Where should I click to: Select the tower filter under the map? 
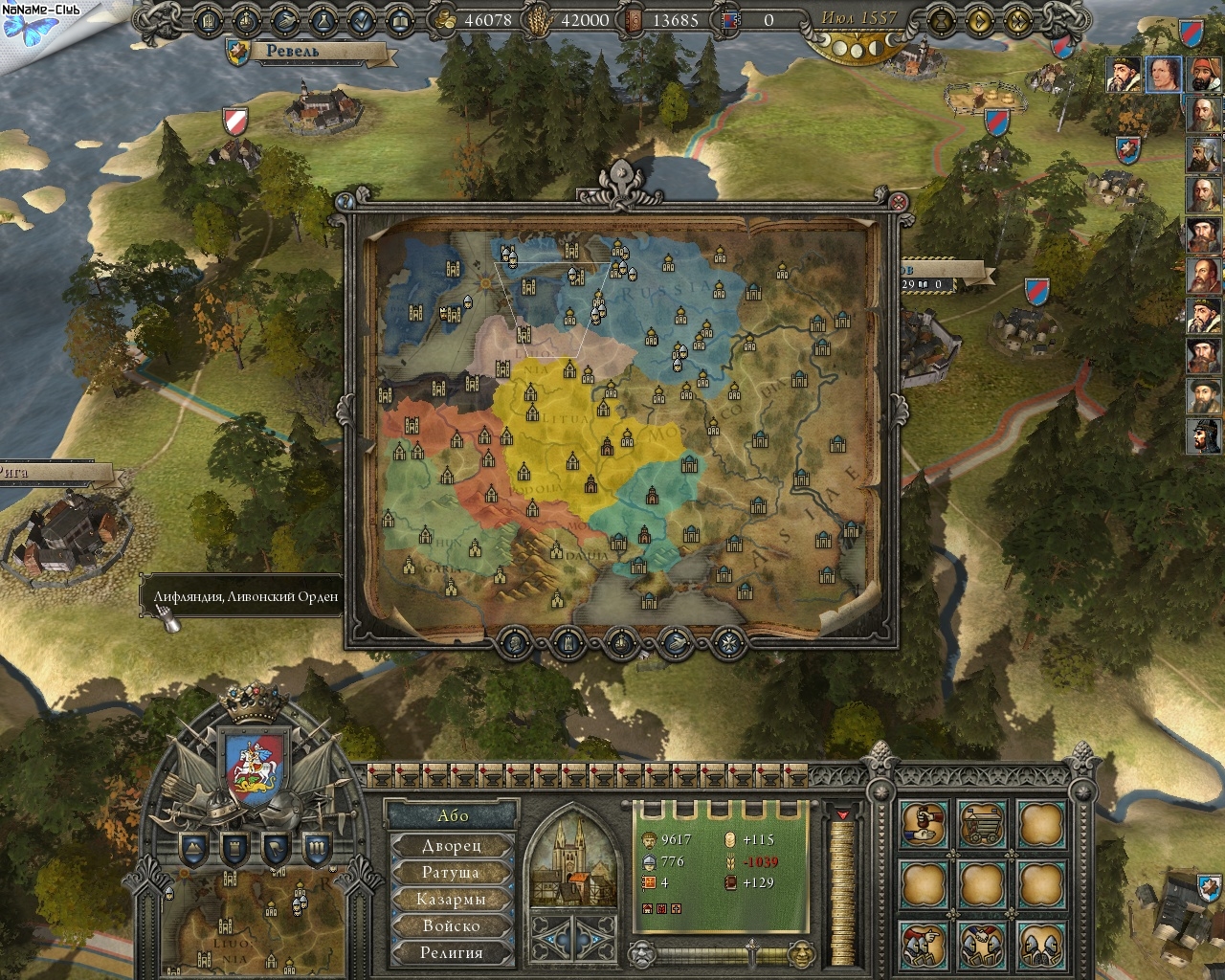[568, 640]
